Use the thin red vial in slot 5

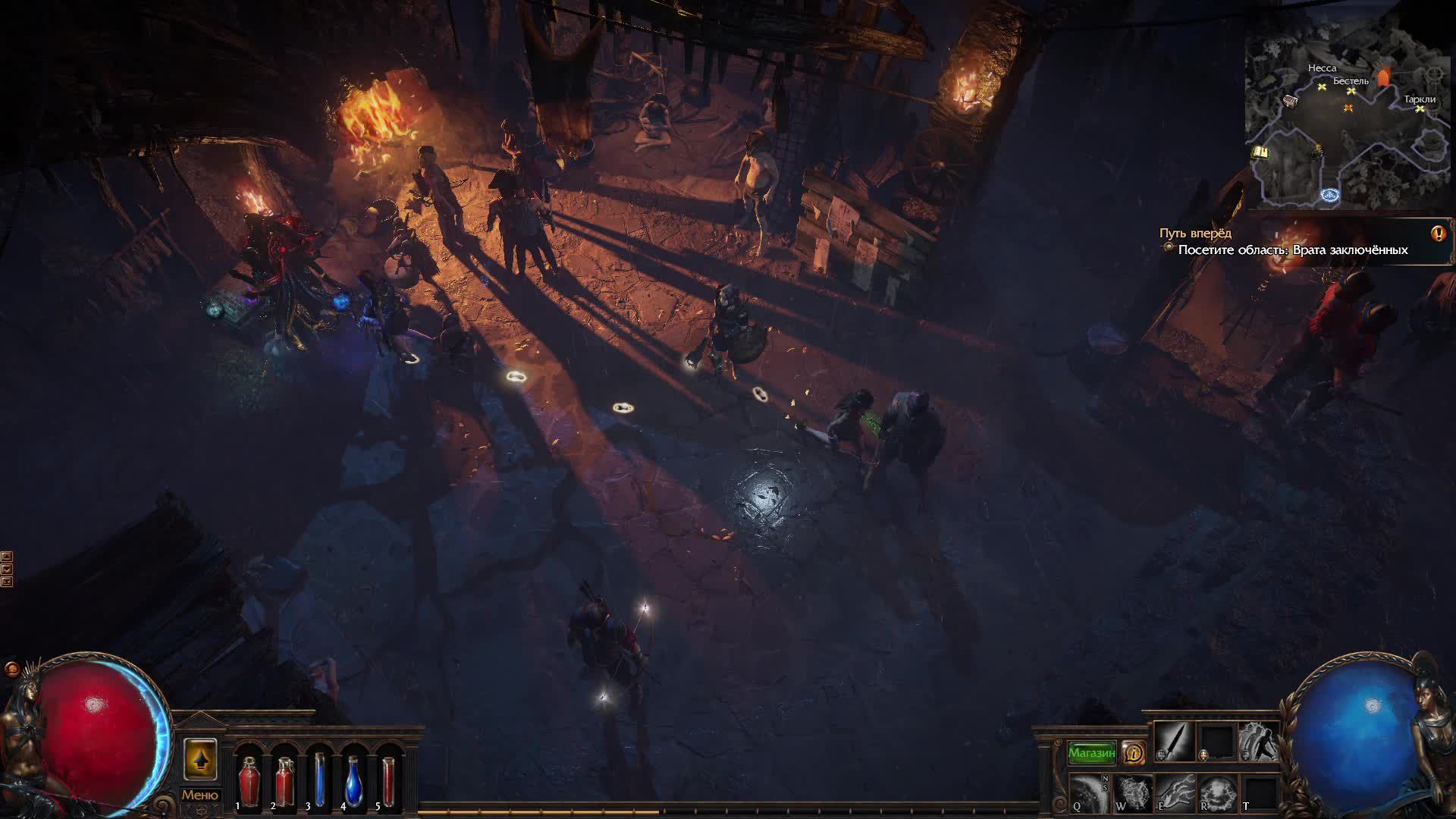pos(389,781)
